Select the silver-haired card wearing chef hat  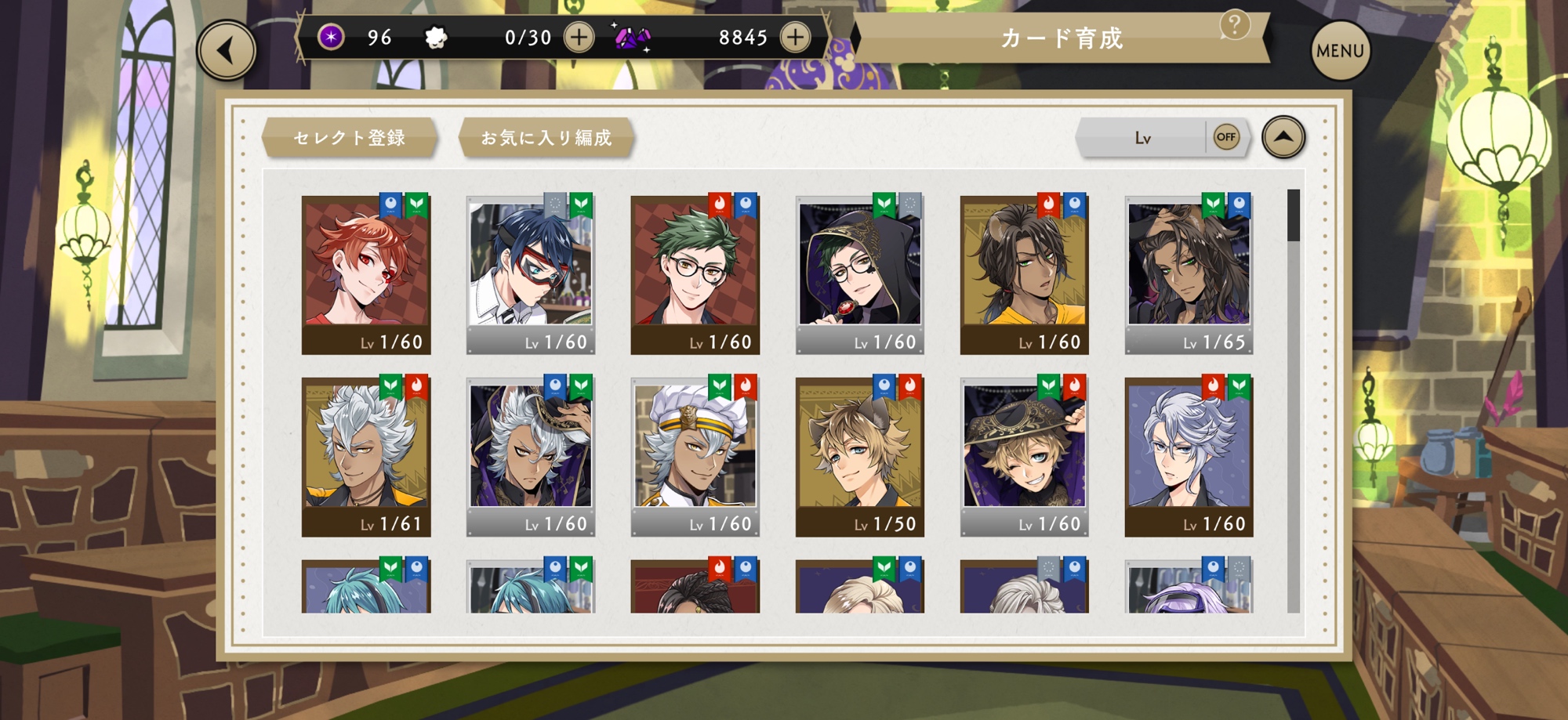click(x=695, y=457)
